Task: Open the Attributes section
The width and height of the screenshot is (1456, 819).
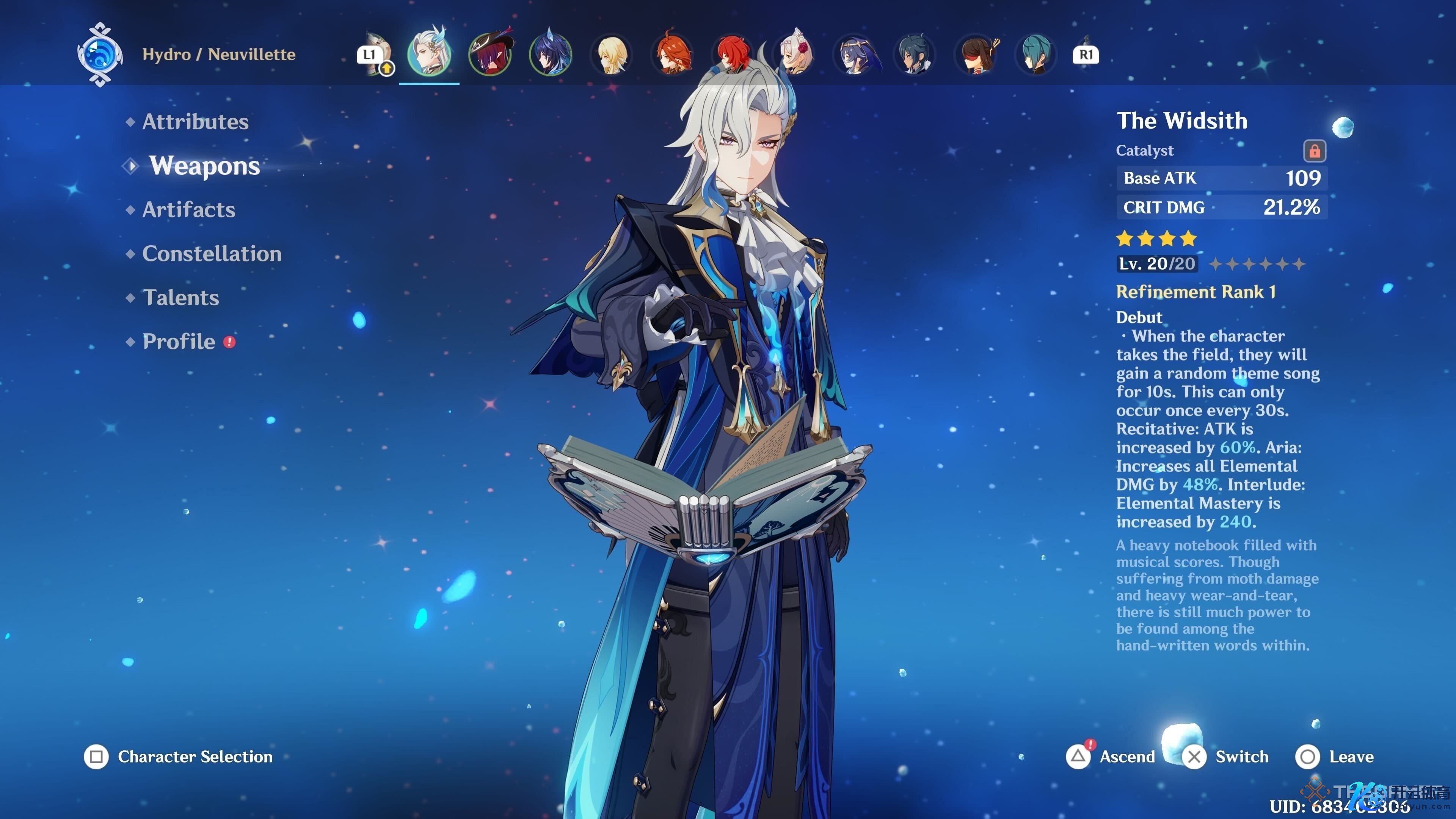Action: [x=195, y=121]
